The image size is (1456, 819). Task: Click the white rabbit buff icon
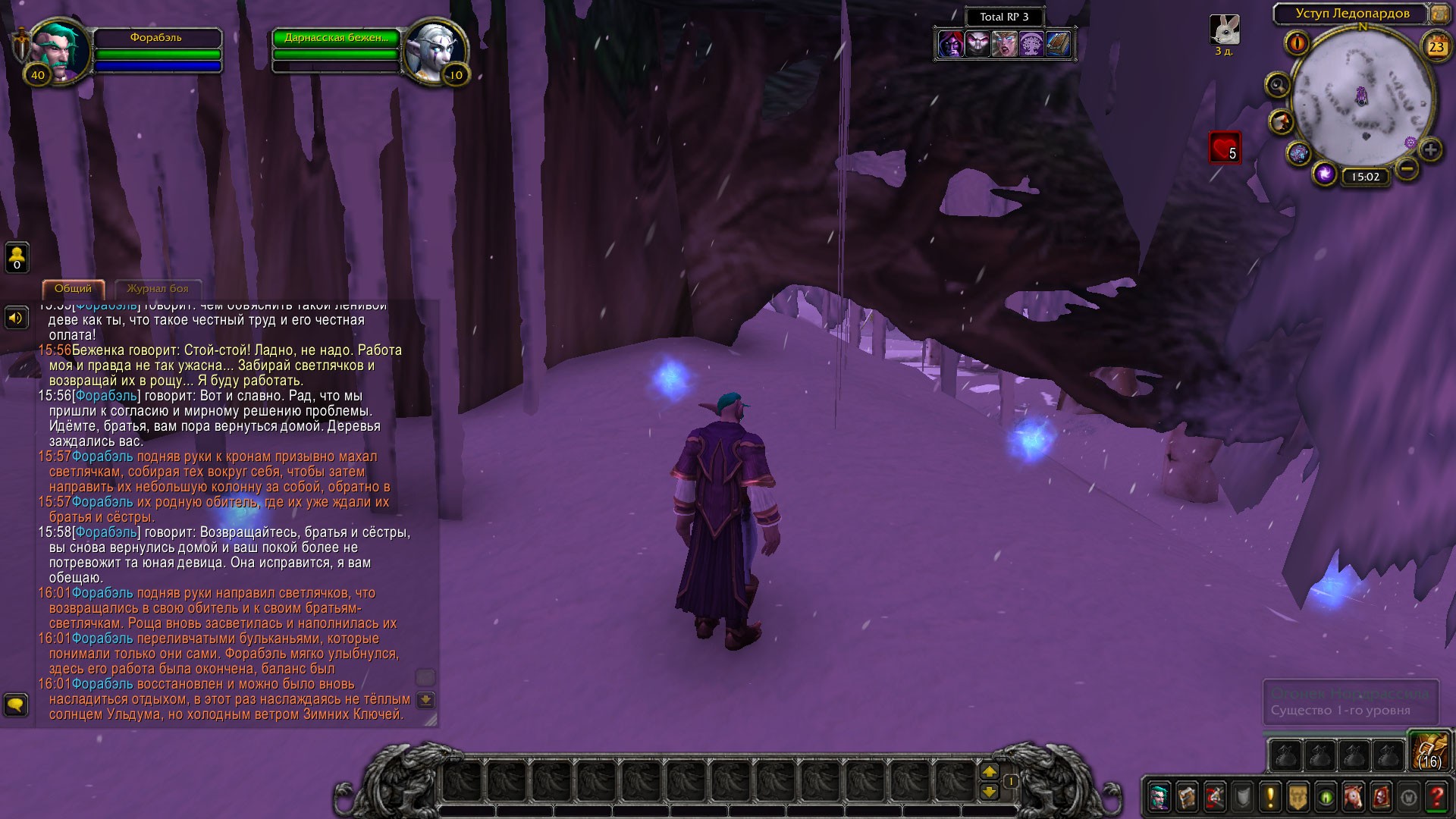tap(1224, 30)
